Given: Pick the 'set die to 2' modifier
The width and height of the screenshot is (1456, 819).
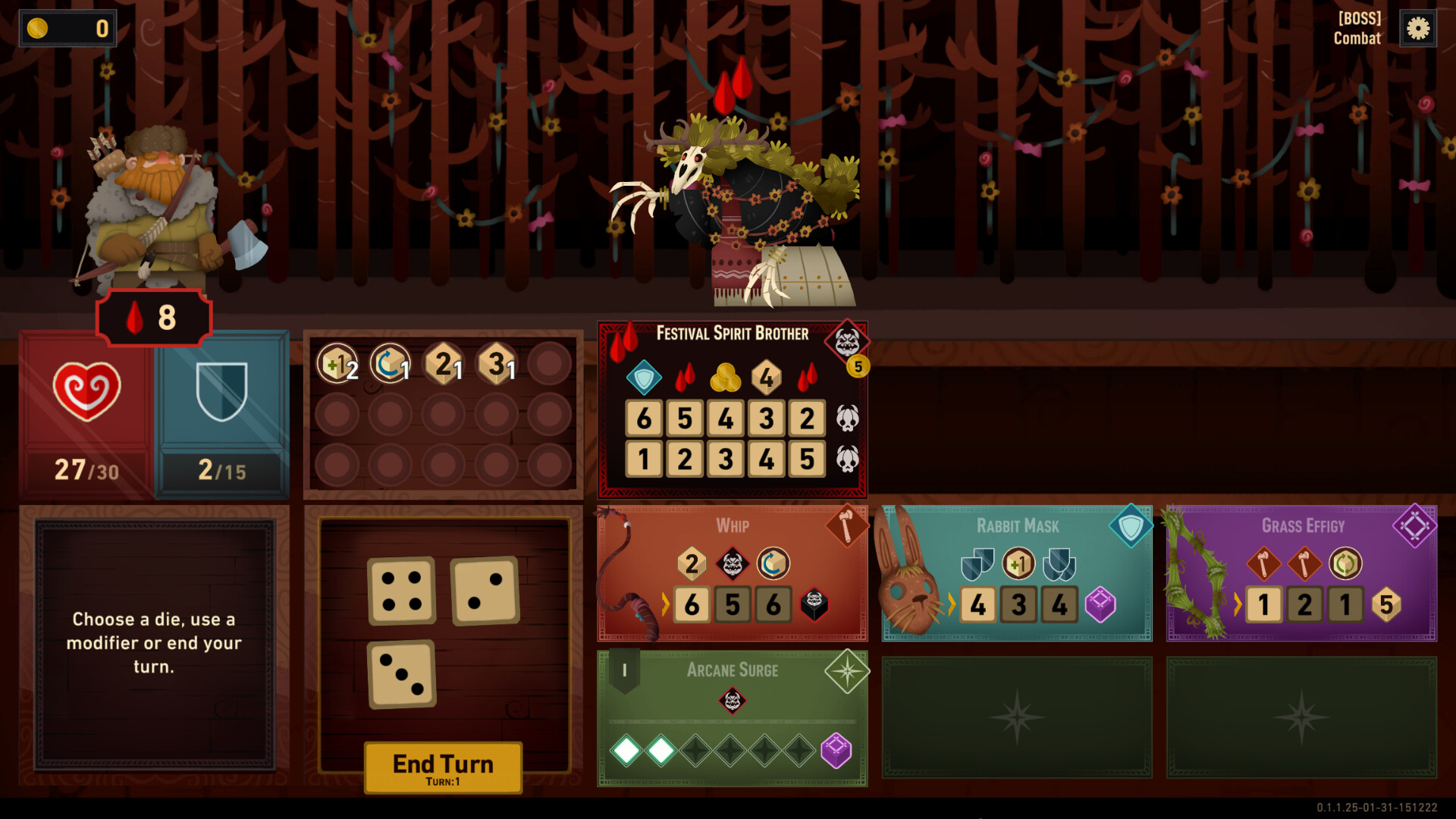Looking at the screenshot, I should tap(444, 363).
